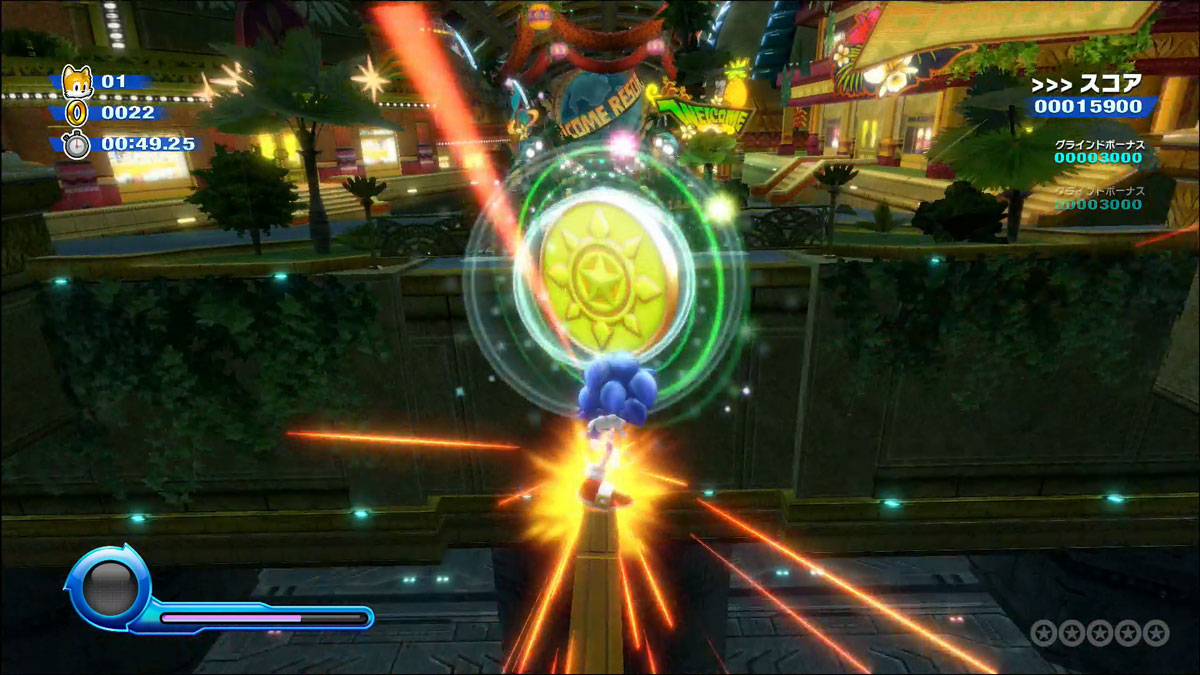
Task: Open the five-star medal tracker
Action: [1099, 633]
